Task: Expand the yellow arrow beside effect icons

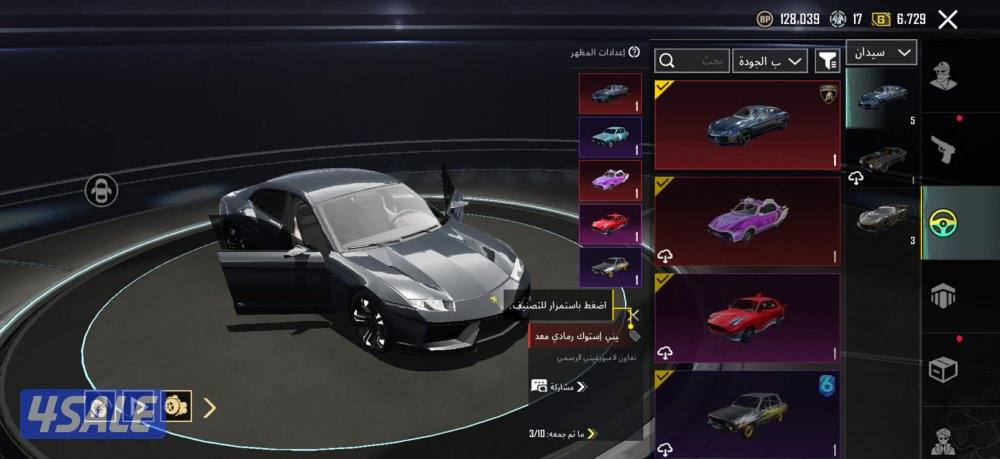Action: [209, 407]
